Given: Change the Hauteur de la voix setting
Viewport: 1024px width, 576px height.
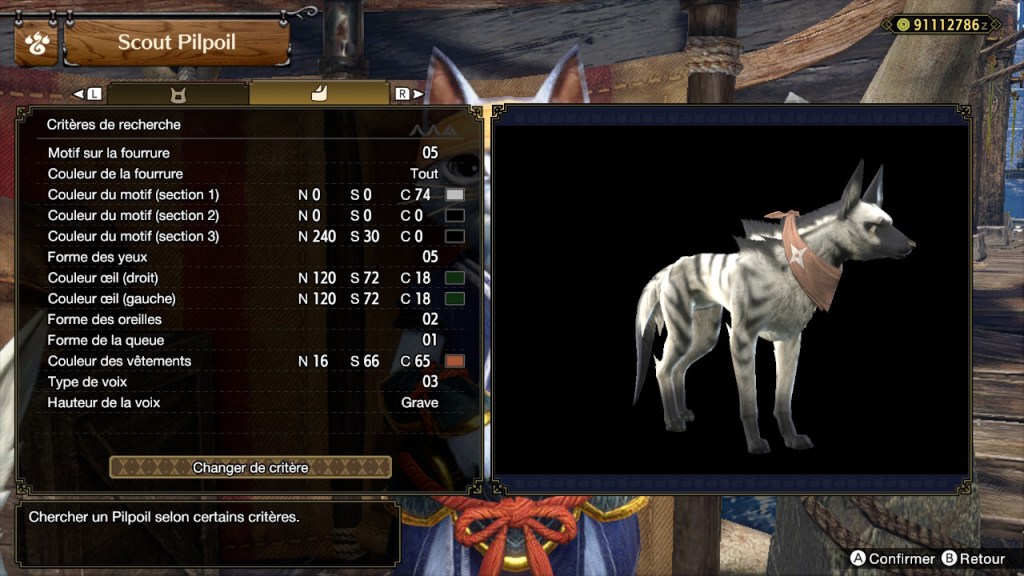Looking at the screenshot, I should coord(243,403).
